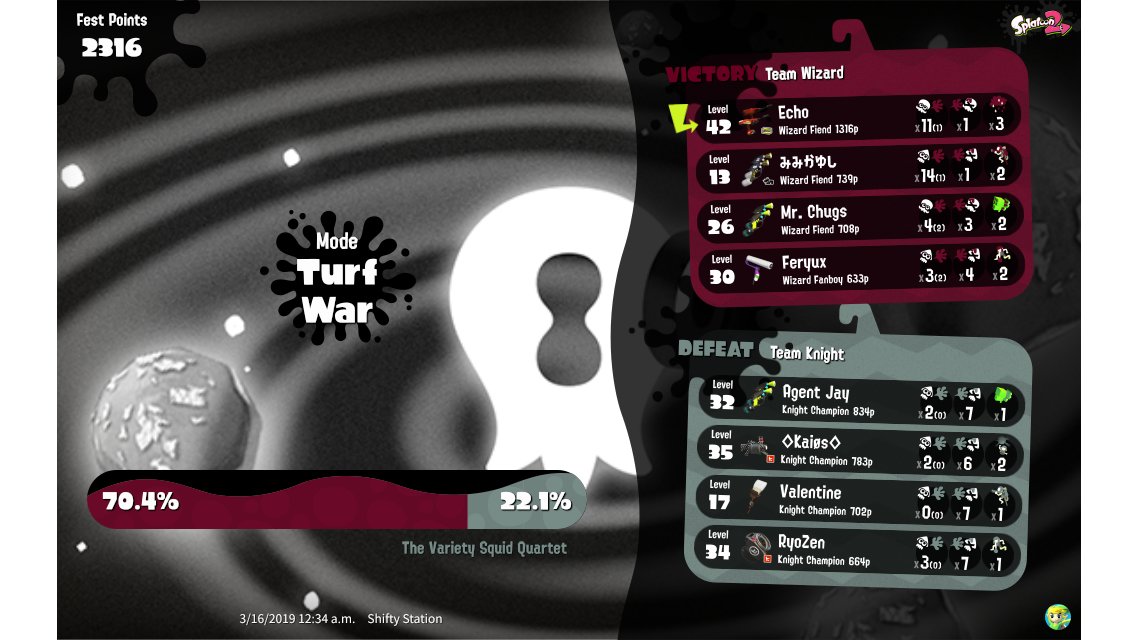1138x640 pixels.
Task: Select Valentine's result row
Action: coord(858,499)
